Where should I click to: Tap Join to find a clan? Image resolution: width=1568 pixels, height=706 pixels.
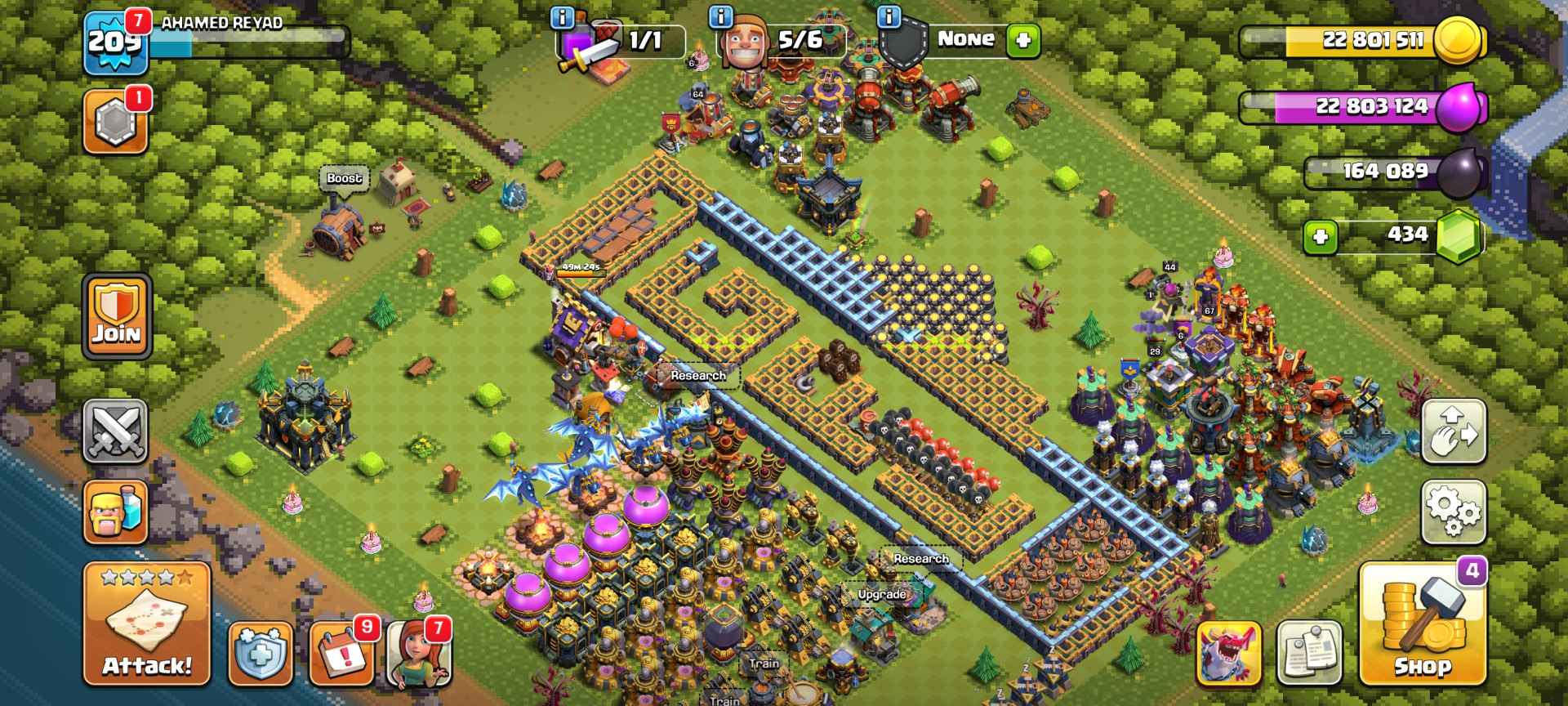(x=115, y=318)
